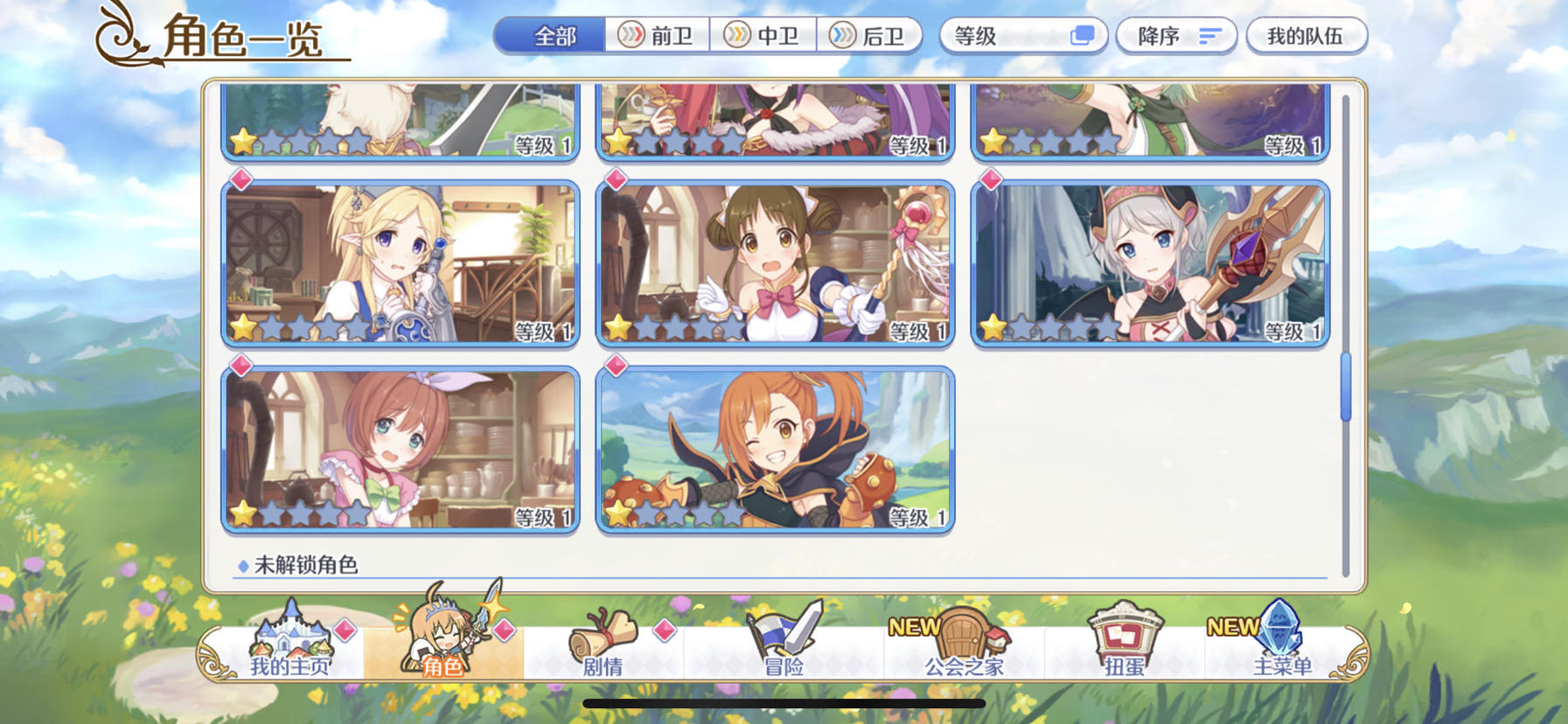Open the 等级 level filter dropdown
Image resolution: width=1568 pixels, height=724 pixels.
(1021, 35)
